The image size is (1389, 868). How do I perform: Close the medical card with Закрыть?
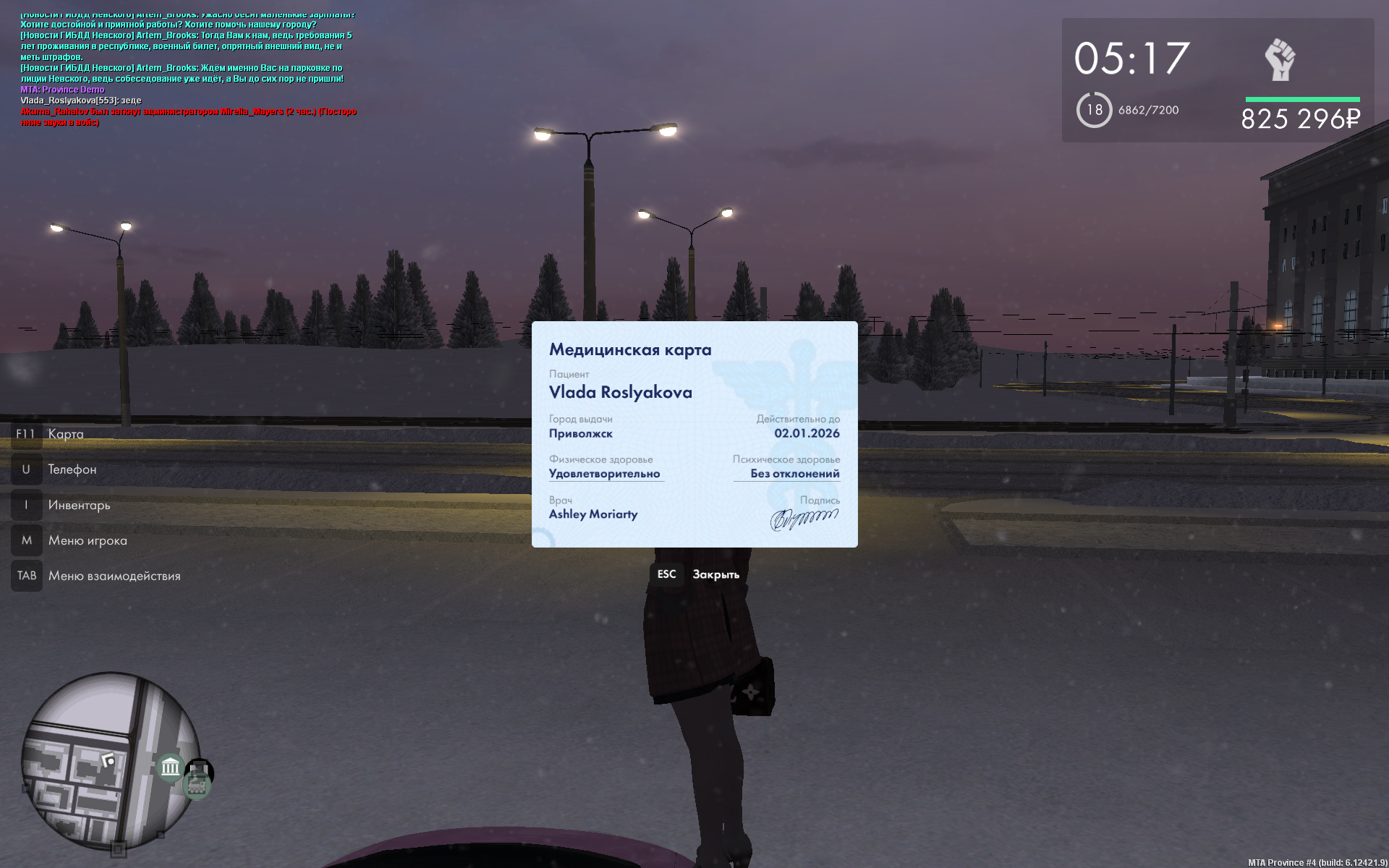tap(697, 574)
